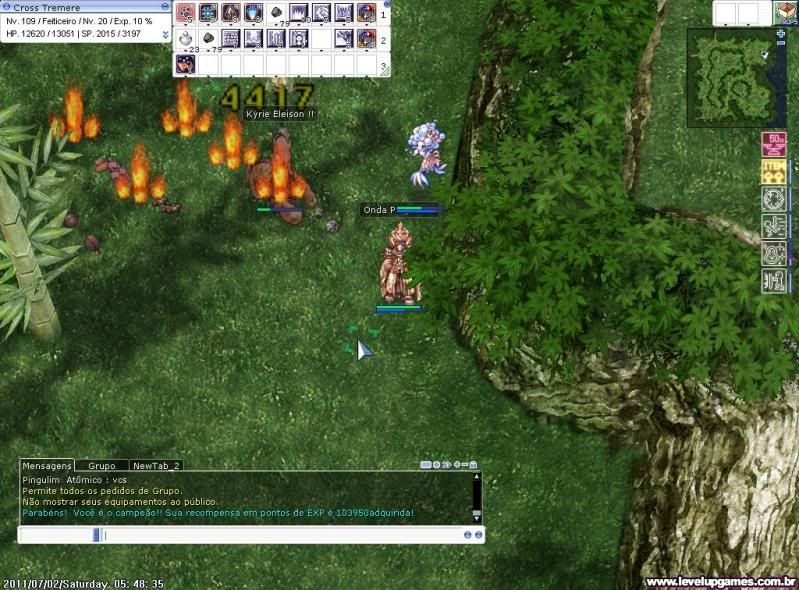The width and height of the screenshot is (799, 590).
Task: Switch to the Mensagens chat tab
Action: [47, 465]
